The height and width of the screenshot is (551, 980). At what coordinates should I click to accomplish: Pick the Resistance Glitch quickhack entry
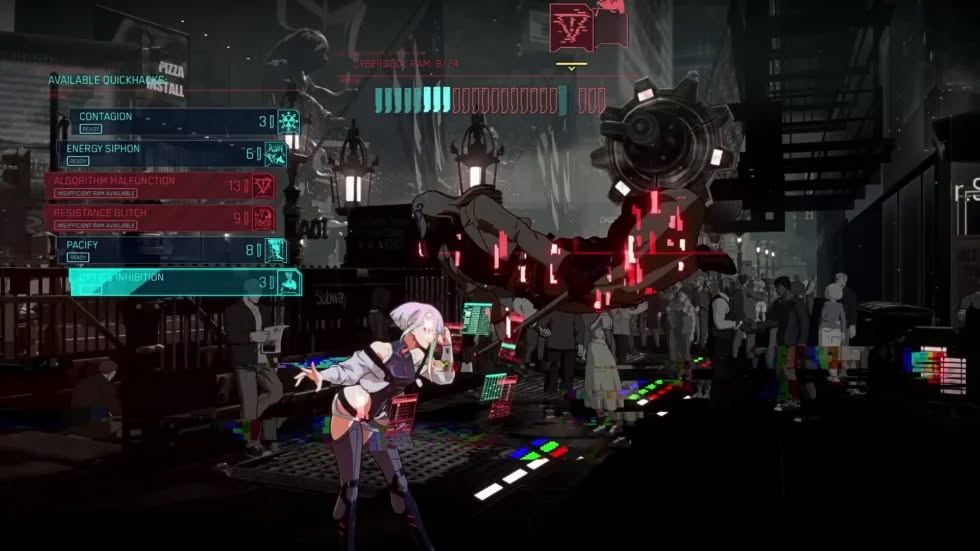pos(160,218)
